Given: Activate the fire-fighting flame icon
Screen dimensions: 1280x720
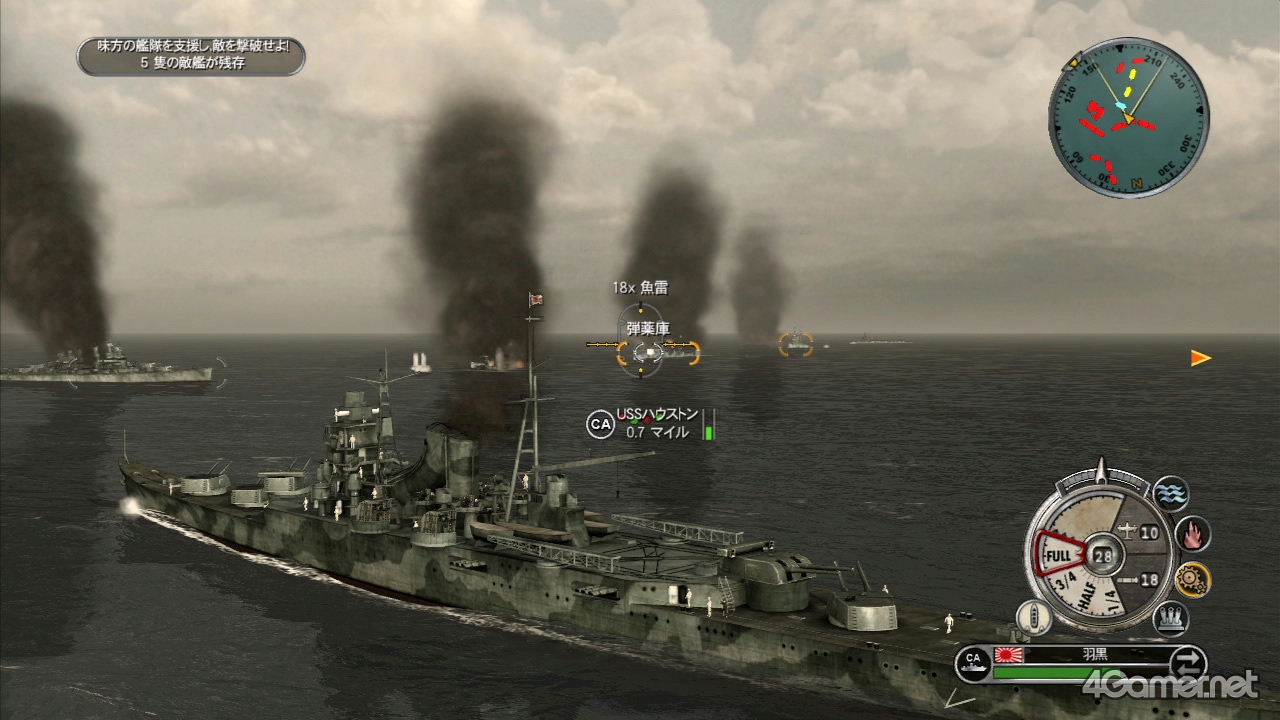Looking at the screenshot, I should [1192, 535].
